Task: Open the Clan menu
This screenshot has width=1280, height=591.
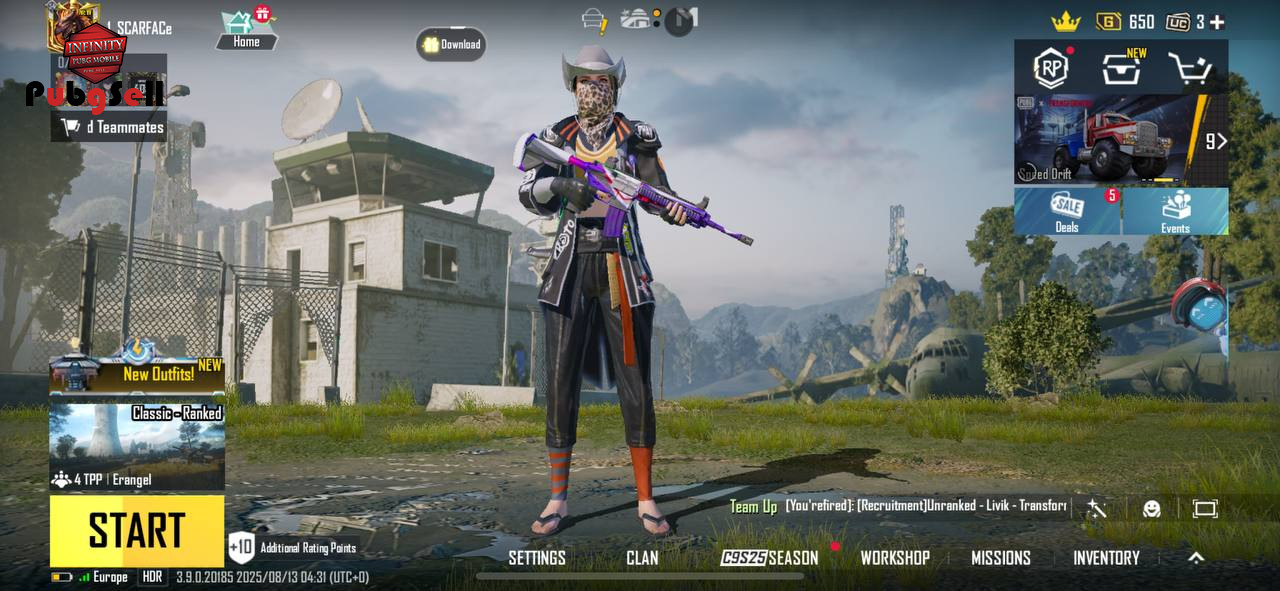Action: pyautogui.click(x=642, y=558)
